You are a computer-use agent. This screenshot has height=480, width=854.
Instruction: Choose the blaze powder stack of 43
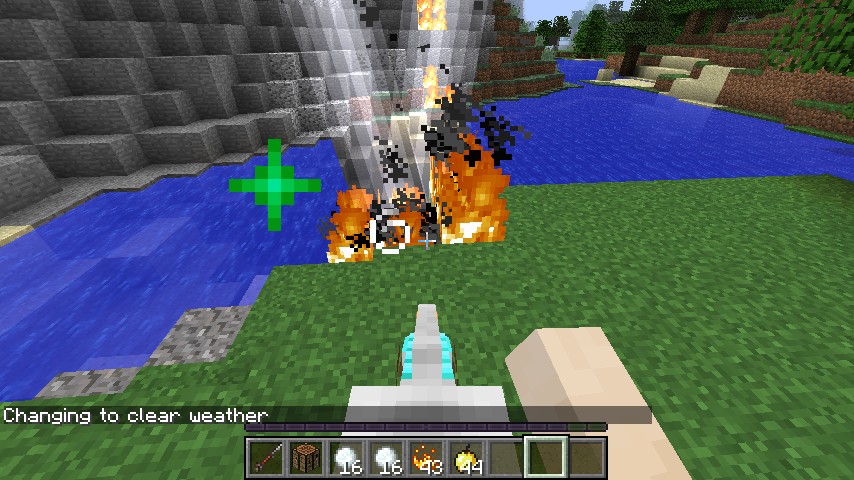tap(426, 458)
